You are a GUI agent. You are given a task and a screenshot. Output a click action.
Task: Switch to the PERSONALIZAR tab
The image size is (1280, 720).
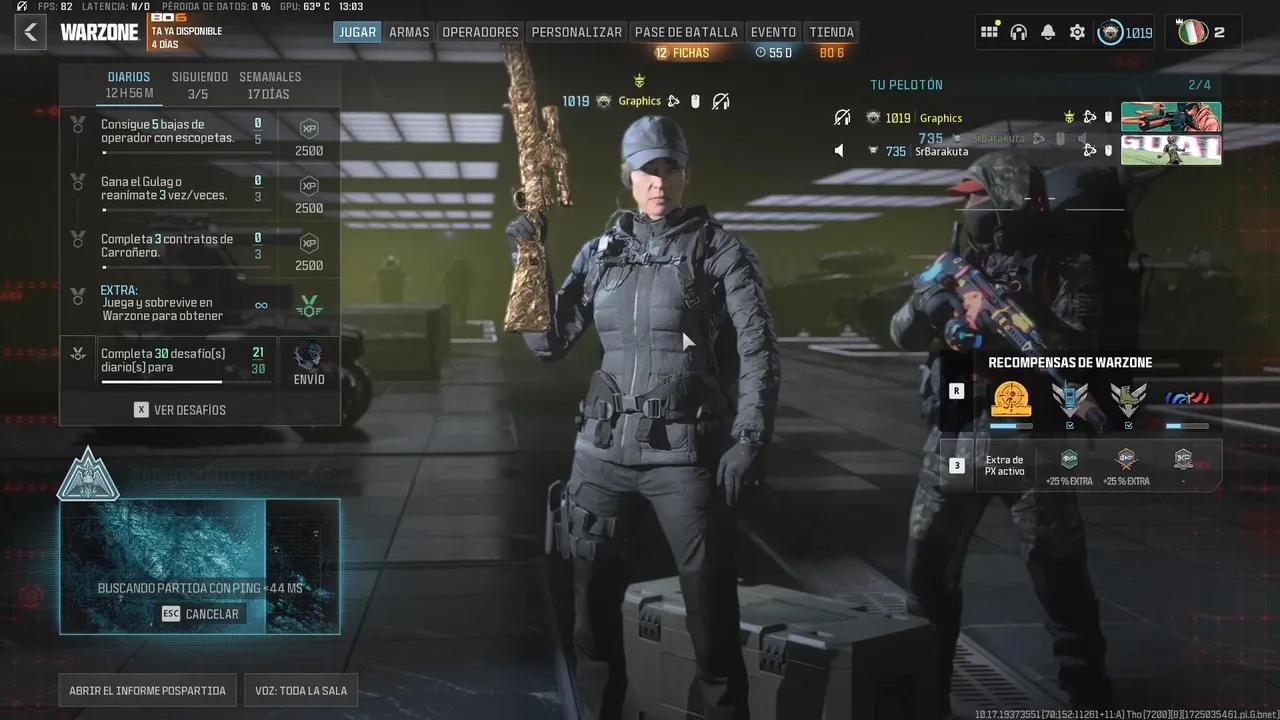pyautogui.click(x=577, y=31)
